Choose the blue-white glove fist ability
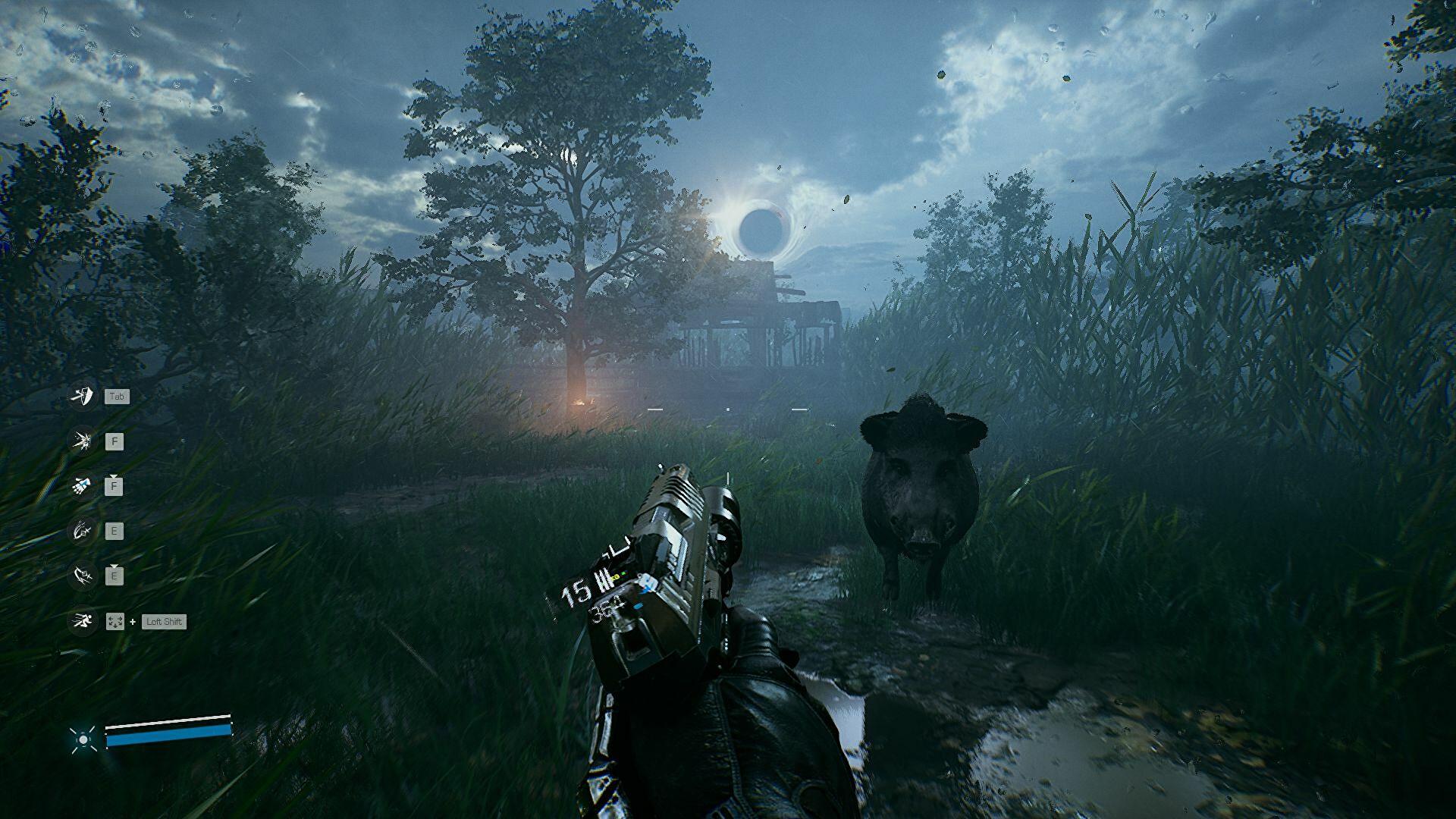Viewport: 1456px width, 819px height. click(x=81, y=485)
